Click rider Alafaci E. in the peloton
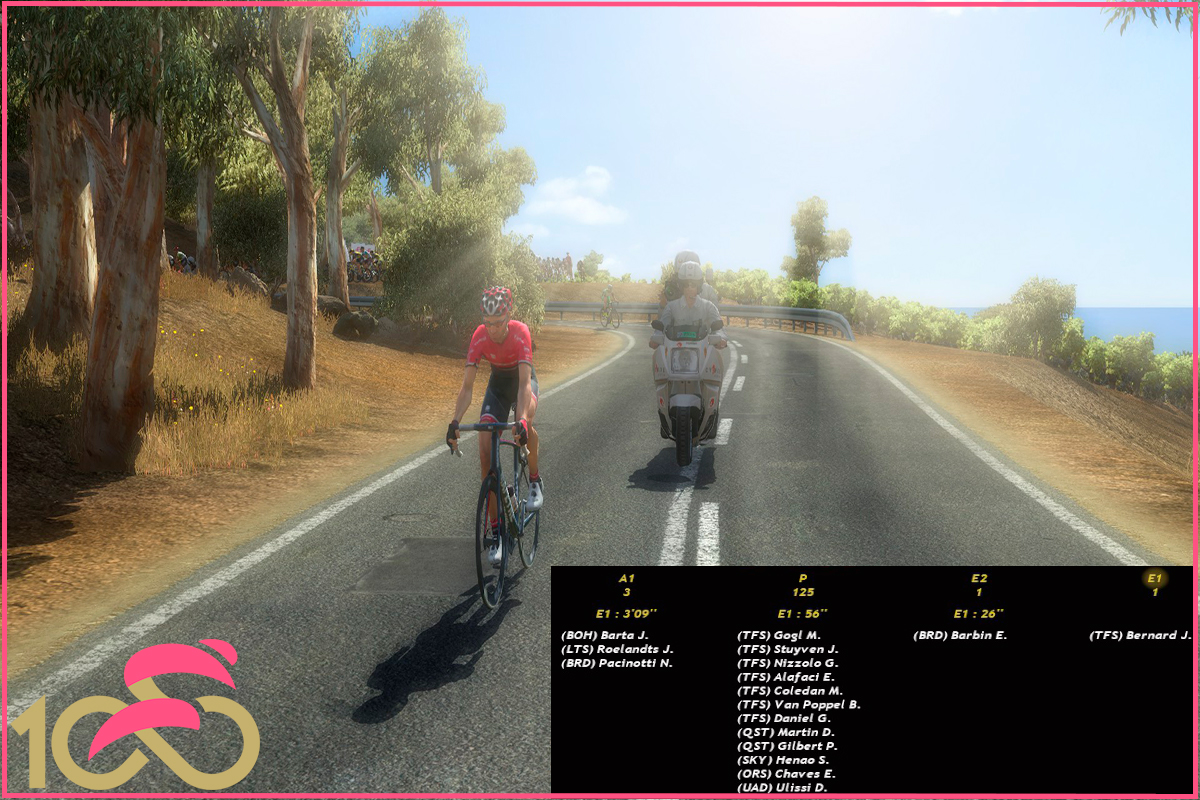 click(x=786, y=677)
